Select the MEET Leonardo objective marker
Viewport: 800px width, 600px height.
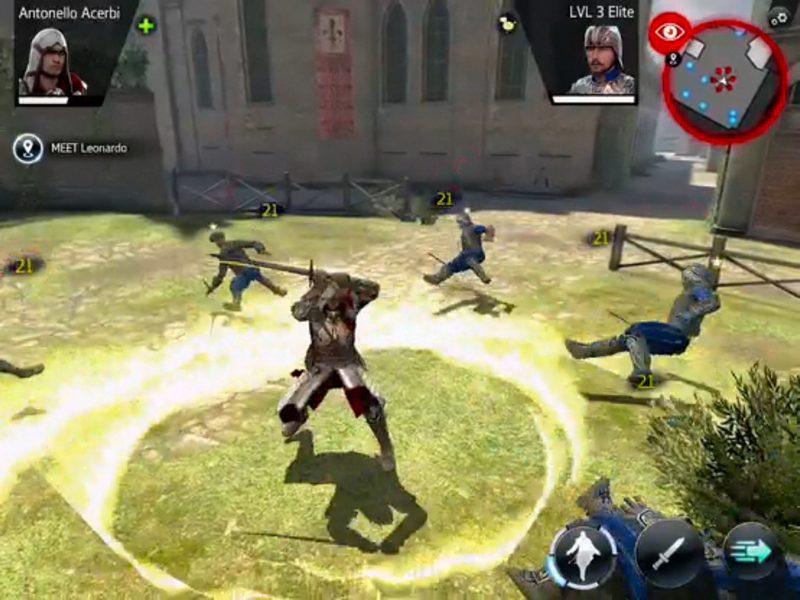(x=27, y=149)
